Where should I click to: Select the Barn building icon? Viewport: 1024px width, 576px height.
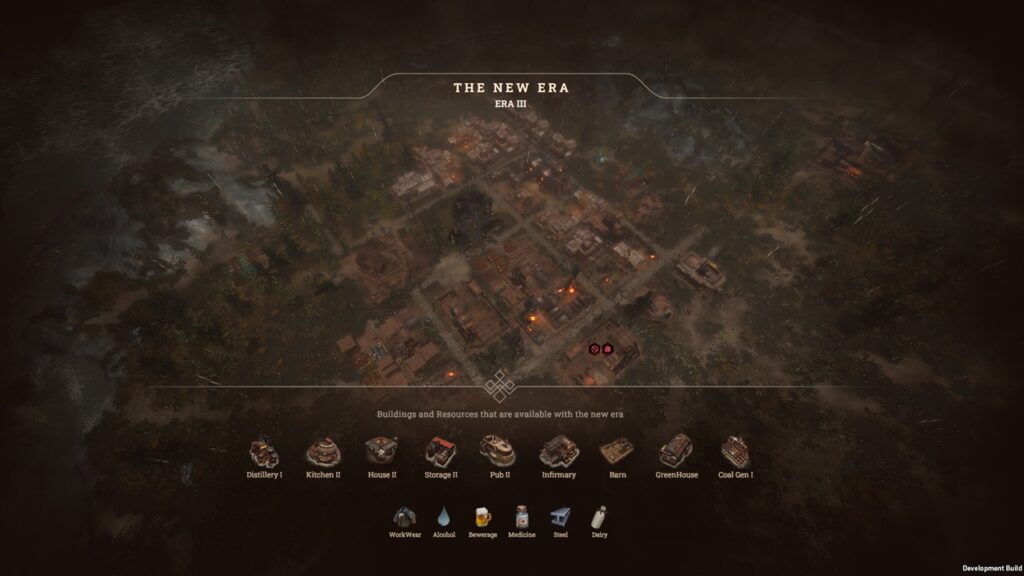pyautogui.click(x=617, y=452)
